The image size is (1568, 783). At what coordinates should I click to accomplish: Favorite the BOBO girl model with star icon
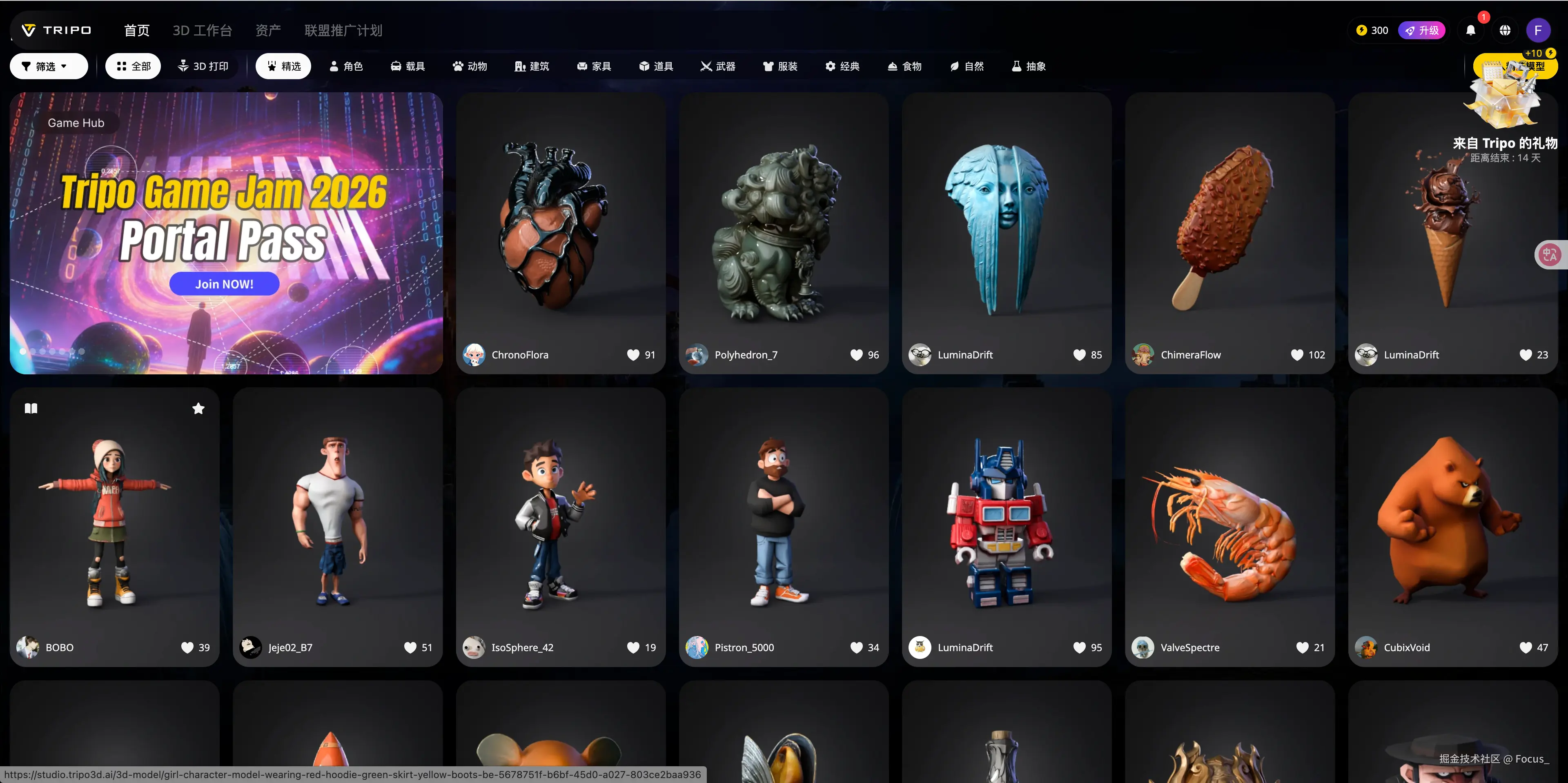[198, 409]
